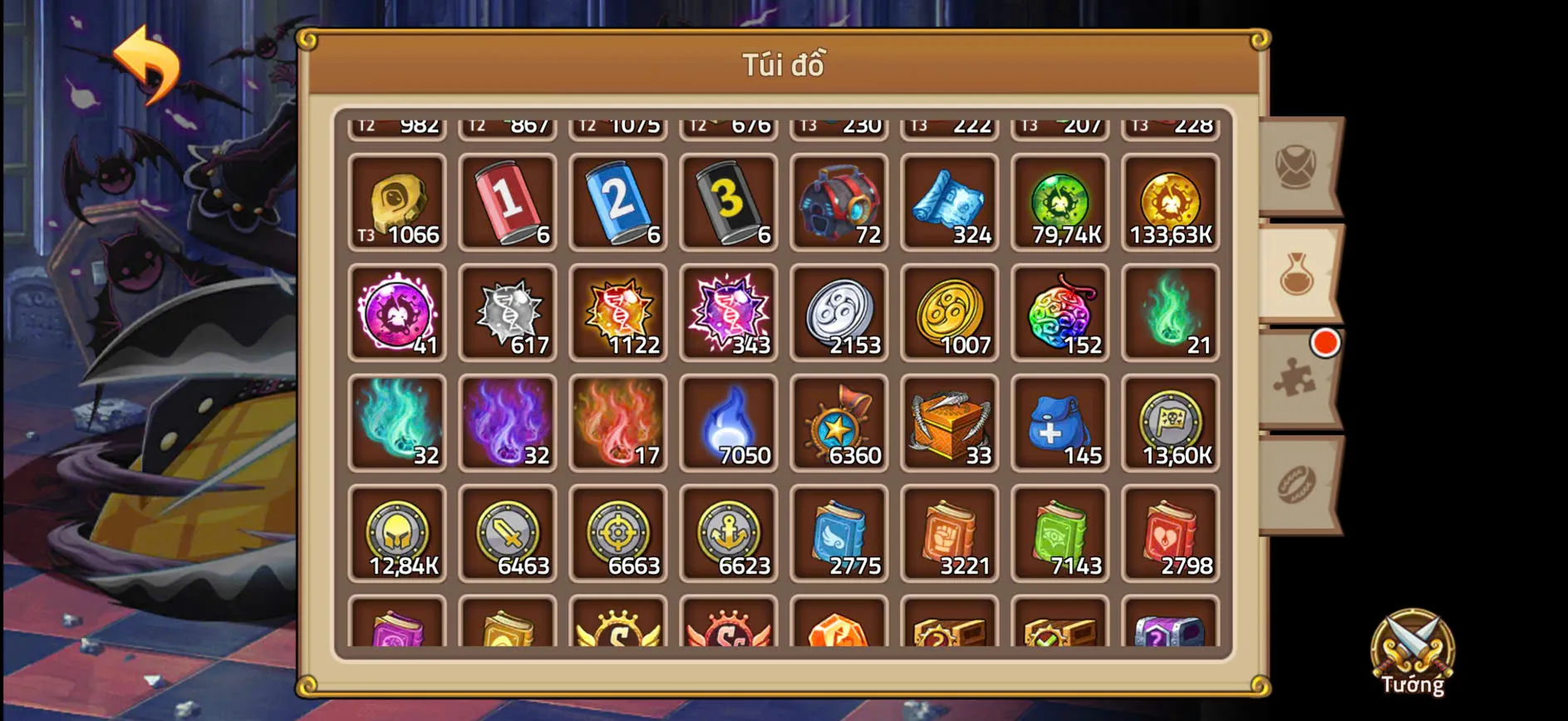The image size is (1568, 721).
Task: Select the purple flame item with count 32
Action: [x=507, y=424]
